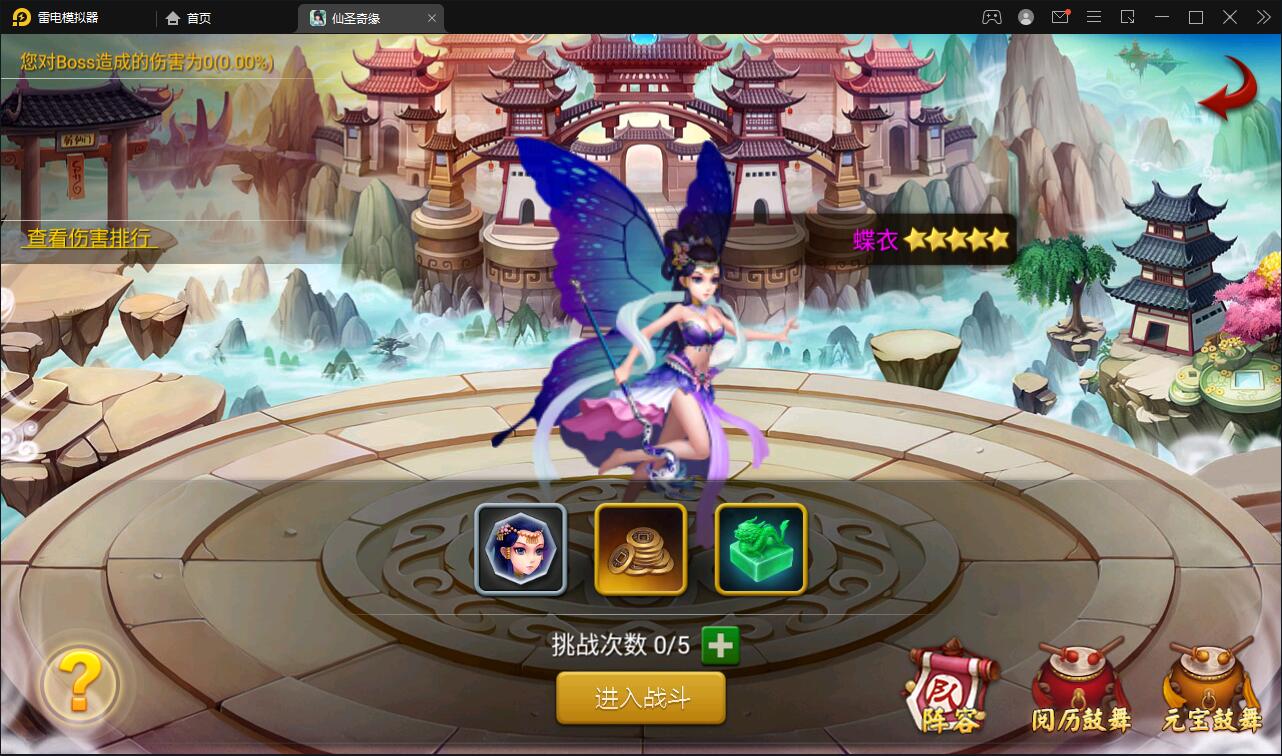The width and height of the screenshot is (1282, 756).
Task: Switch to the 仙圣奇缘 game tab
Action: click(366, 17)
